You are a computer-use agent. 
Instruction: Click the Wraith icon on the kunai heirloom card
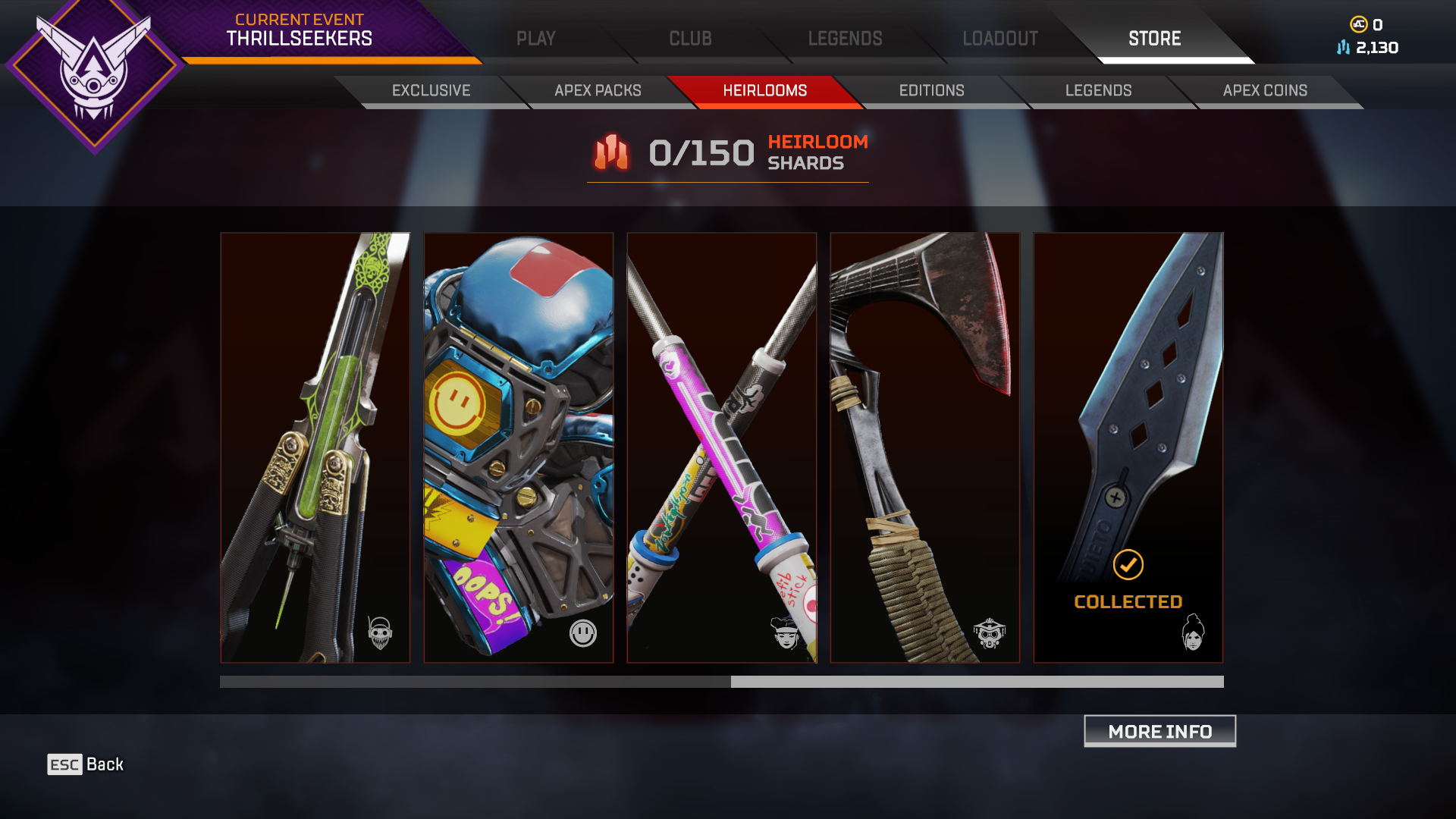tap(1194, 631)
